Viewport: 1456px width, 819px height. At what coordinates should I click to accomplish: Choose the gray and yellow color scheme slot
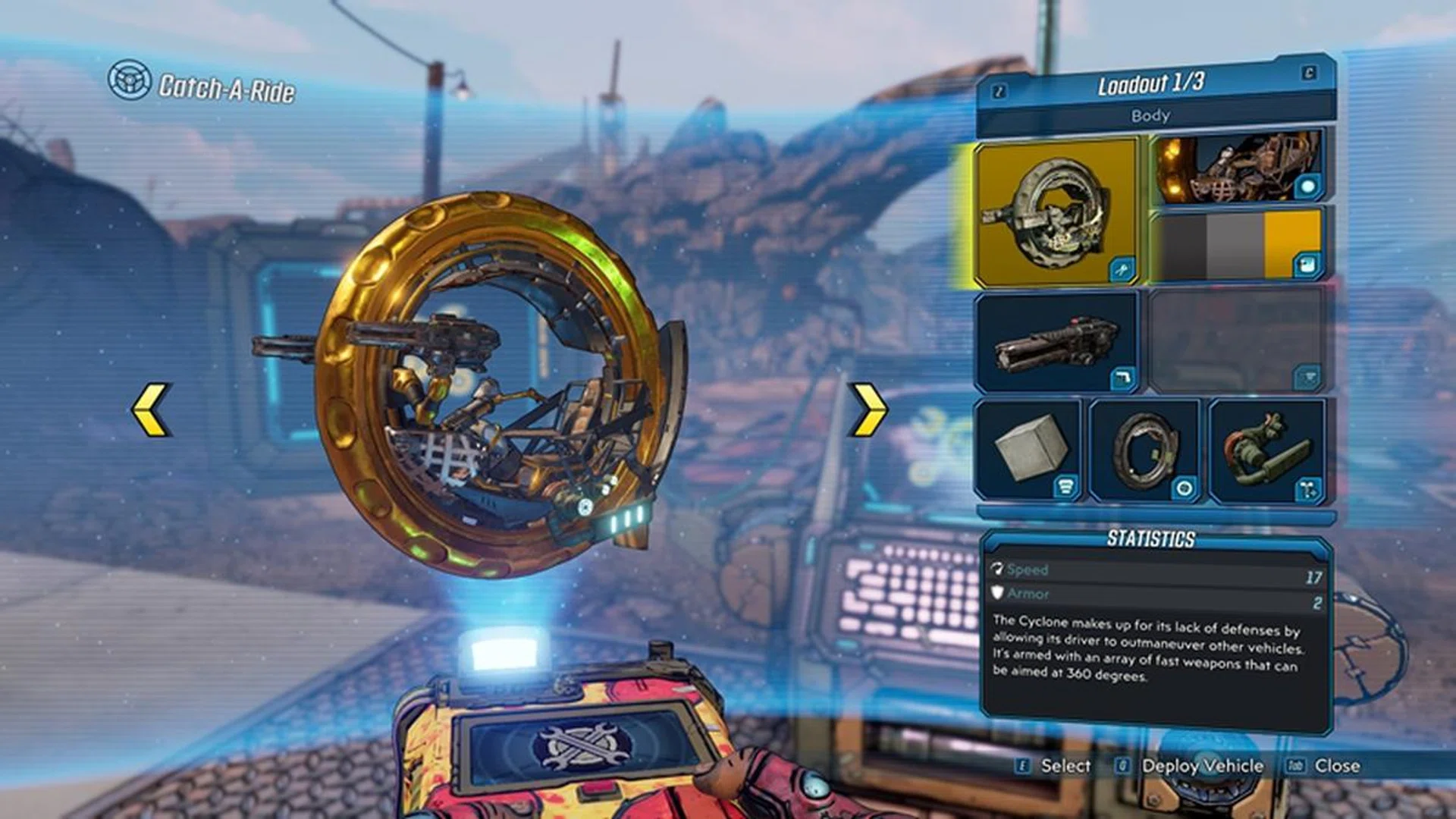coord(1238,245)
